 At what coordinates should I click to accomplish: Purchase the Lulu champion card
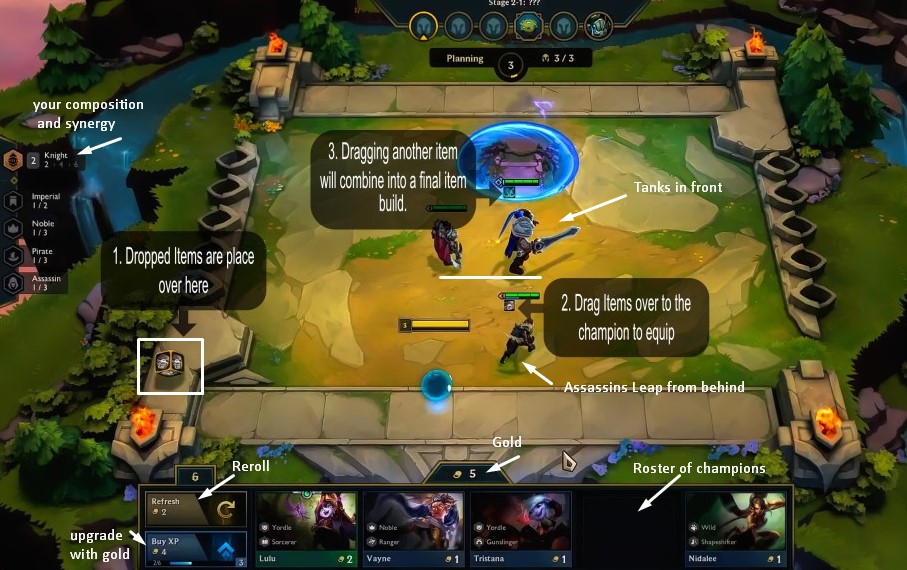306,529
